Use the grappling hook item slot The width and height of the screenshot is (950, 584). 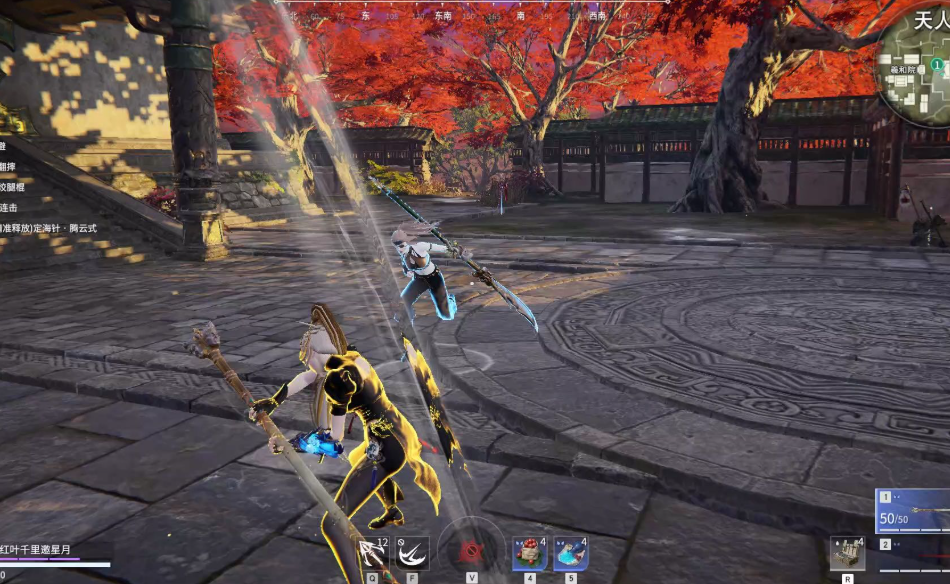pyautogui.click(x=373, y=553)
